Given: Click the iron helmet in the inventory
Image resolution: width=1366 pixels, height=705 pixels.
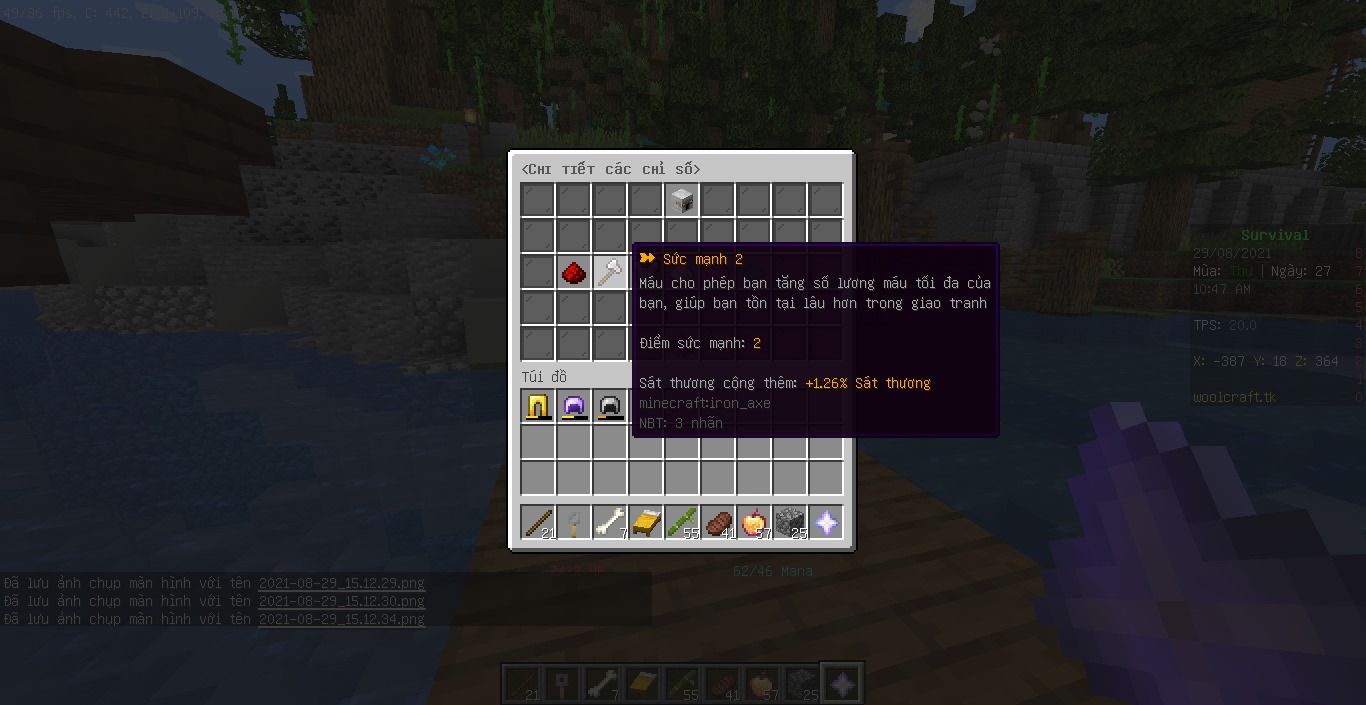Looking at the screenshot, I should tap(610, 407).
